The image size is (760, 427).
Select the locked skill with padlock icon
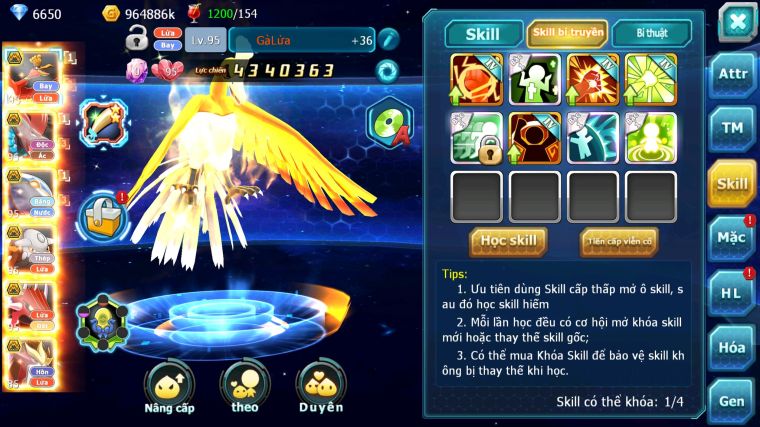[477, 138]
